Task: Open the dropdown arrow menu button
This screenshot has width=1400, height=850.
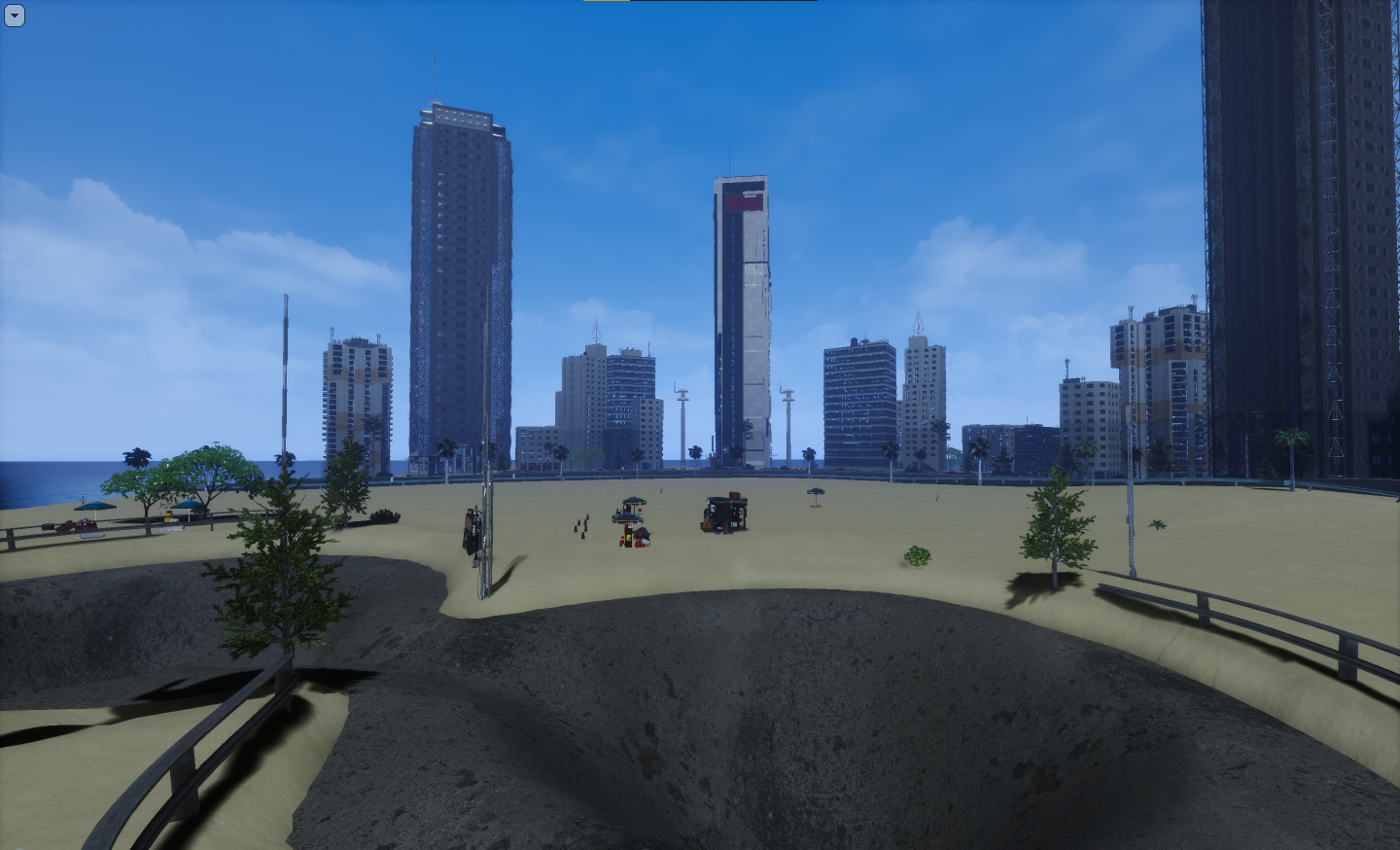Action: (14, 16)
